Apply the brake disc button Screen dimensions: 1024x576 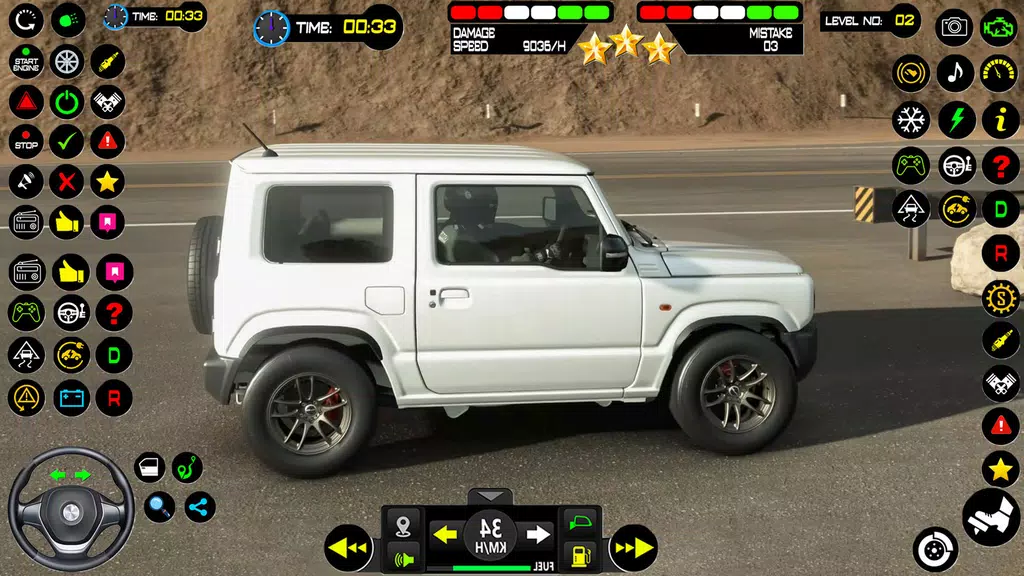[x=935, y=549]
